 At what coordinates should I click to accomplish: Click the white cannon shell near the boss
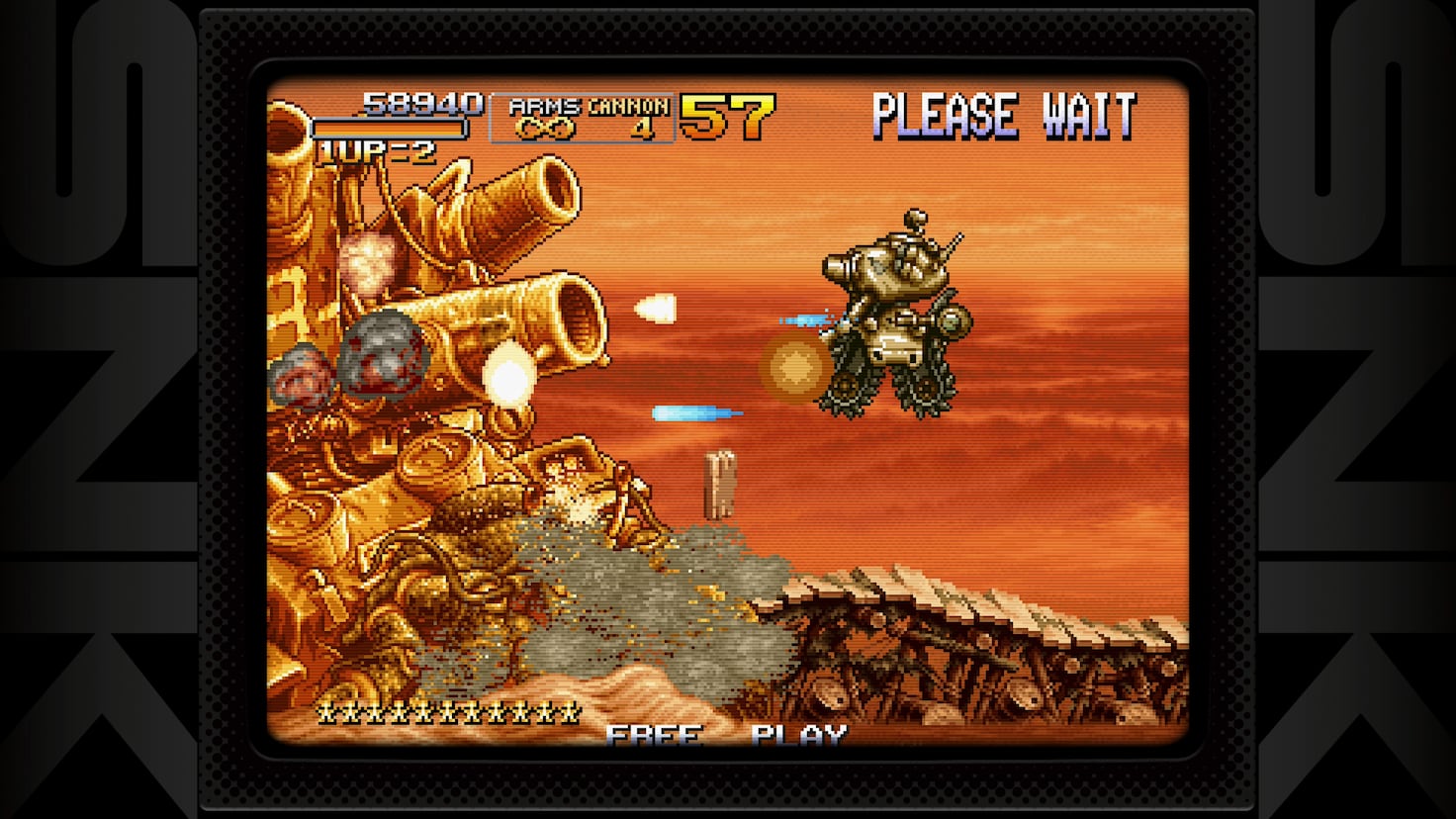[x=658, y=308]
